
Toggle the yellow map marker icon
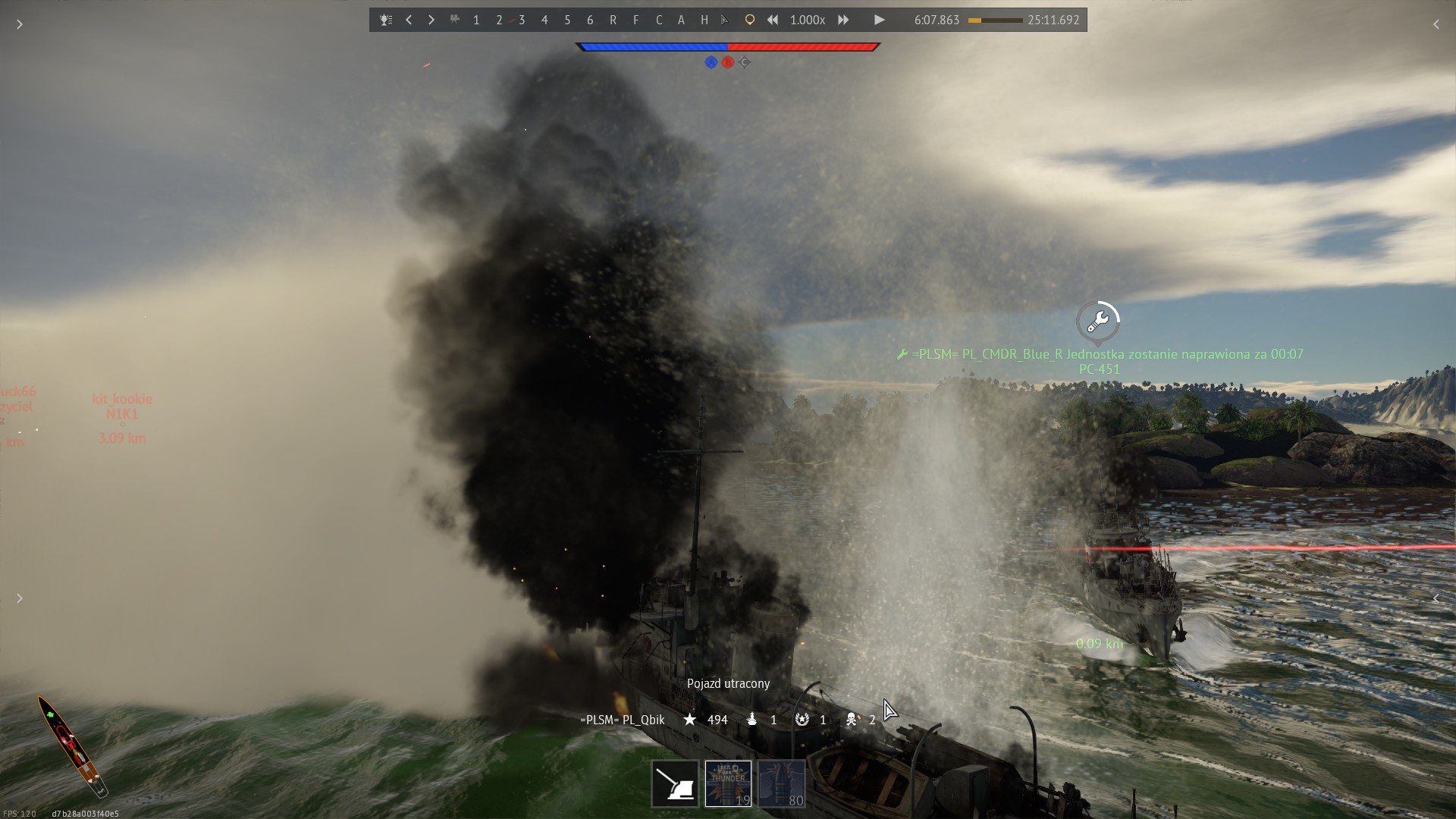tap(749, 20)
